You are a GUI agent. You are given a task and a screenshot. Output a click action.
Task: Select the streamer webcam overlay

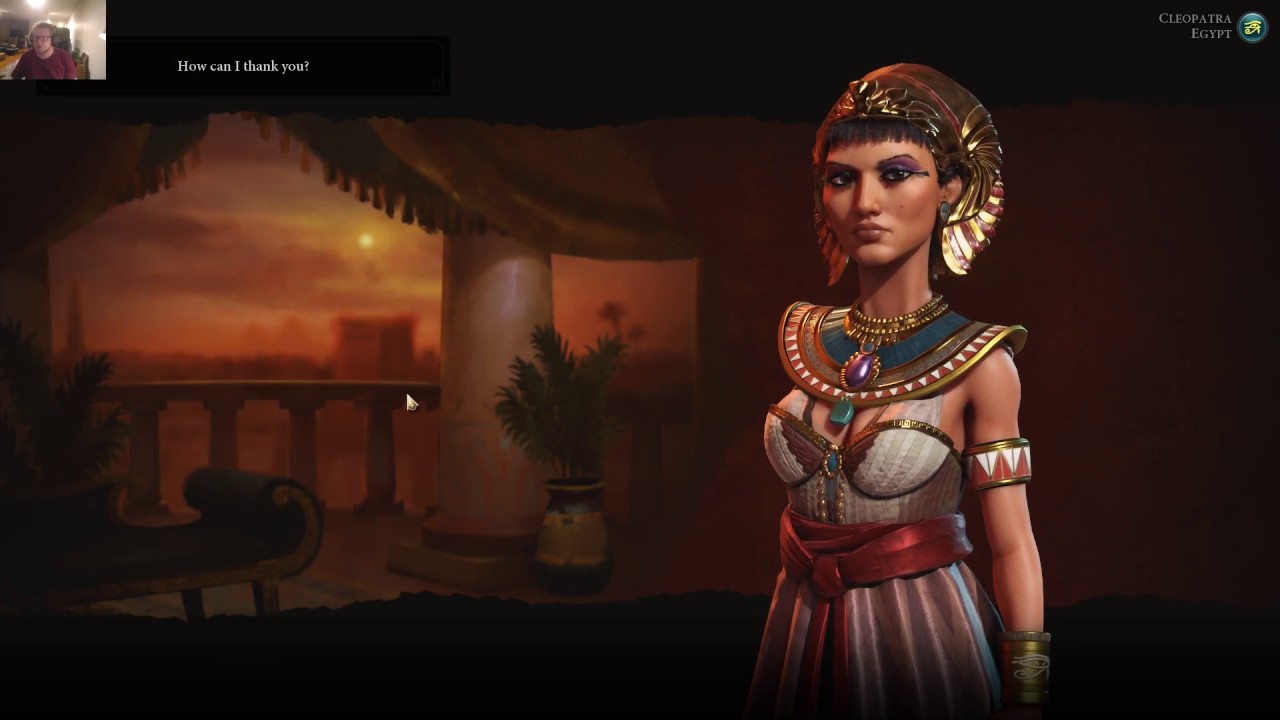tap(52, 40)
